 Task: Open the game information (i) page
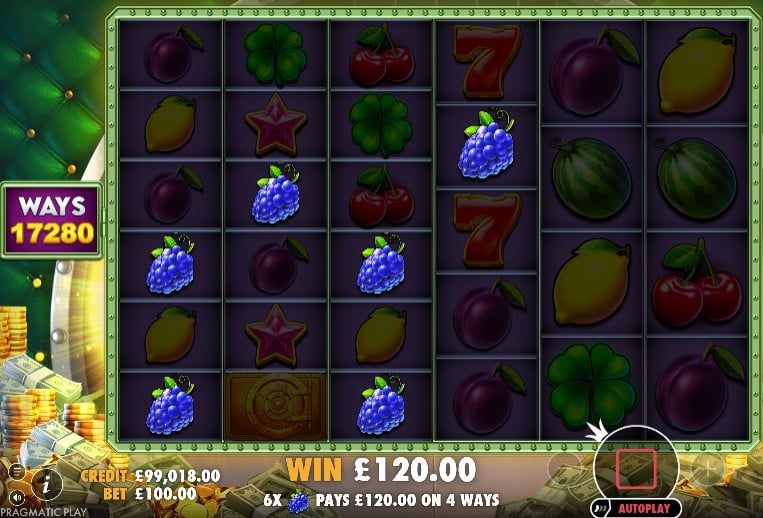[46, 485]
